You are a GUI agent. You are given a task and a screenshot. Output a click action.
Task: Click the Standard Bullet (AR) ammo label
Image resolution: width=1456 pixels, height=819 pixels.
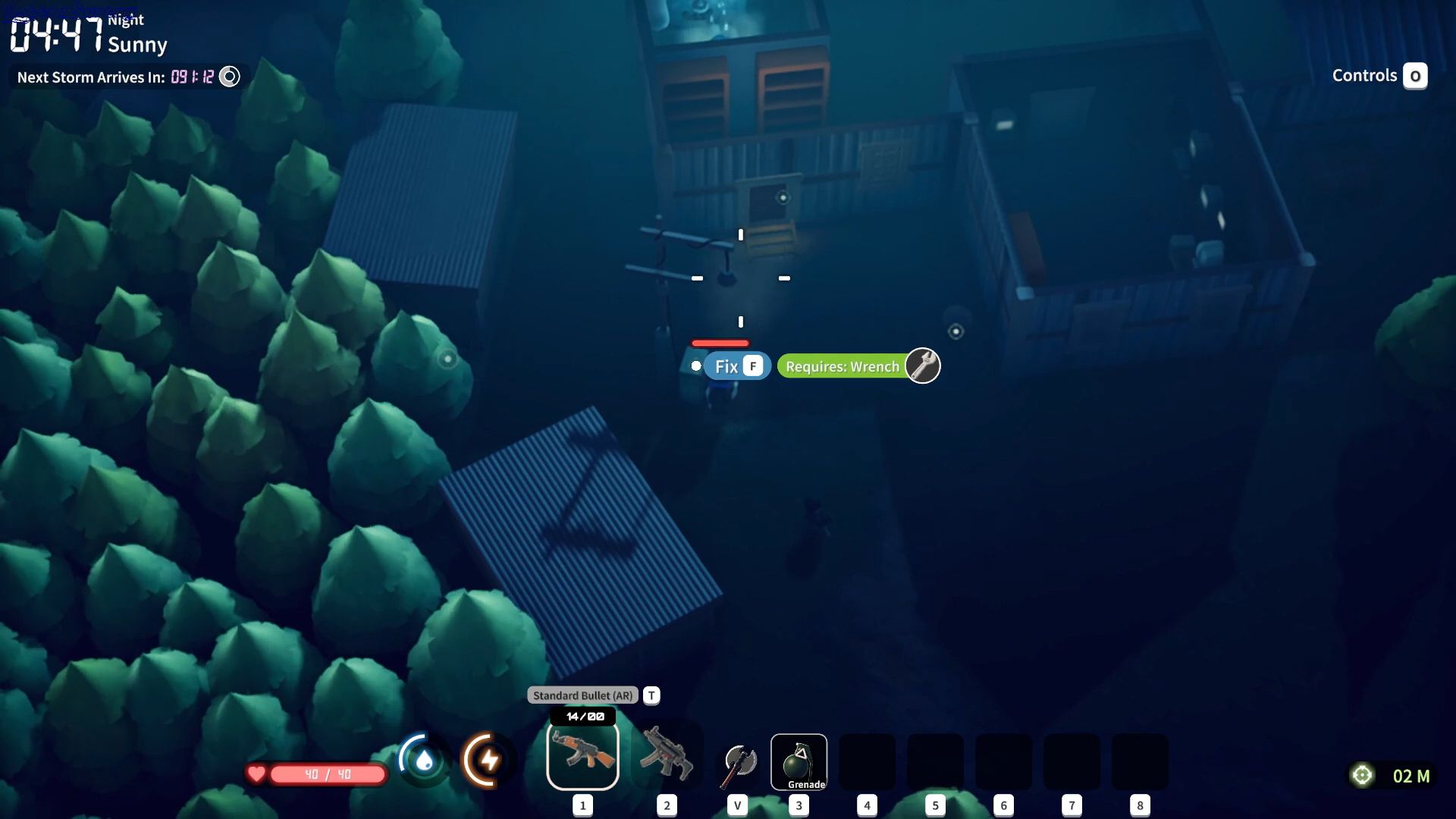(x=583, y=695)
